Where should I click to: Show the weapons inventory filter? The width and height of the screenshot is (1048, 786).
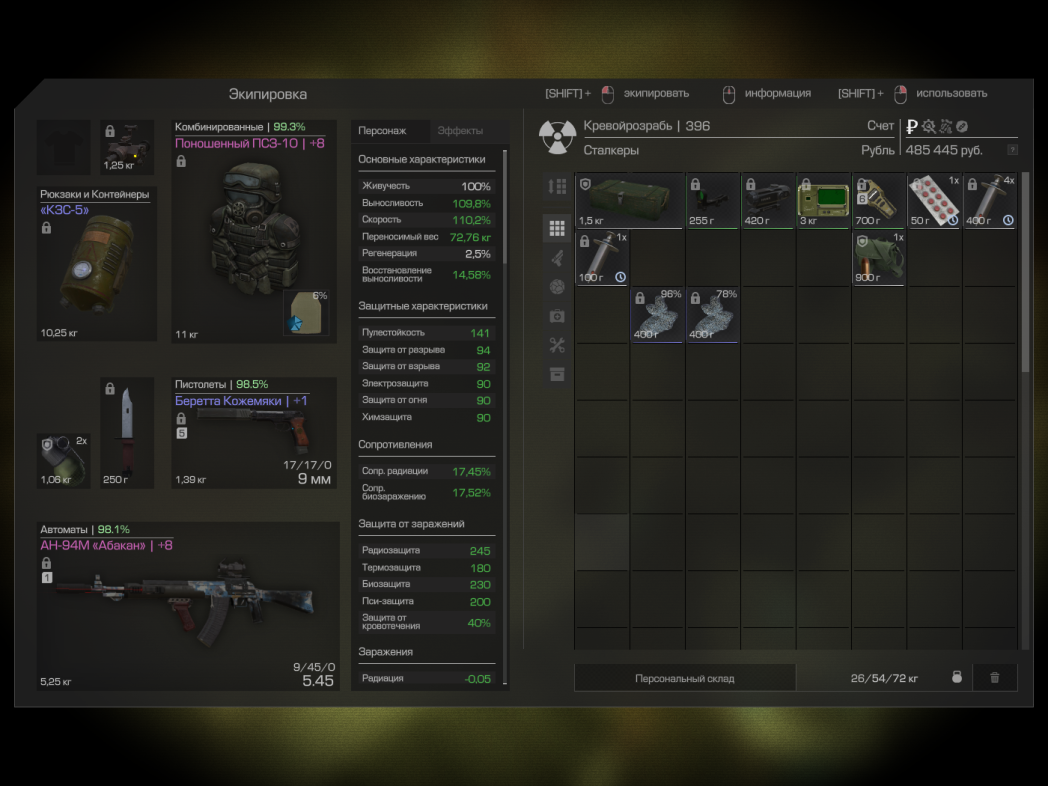click(557, 258)
